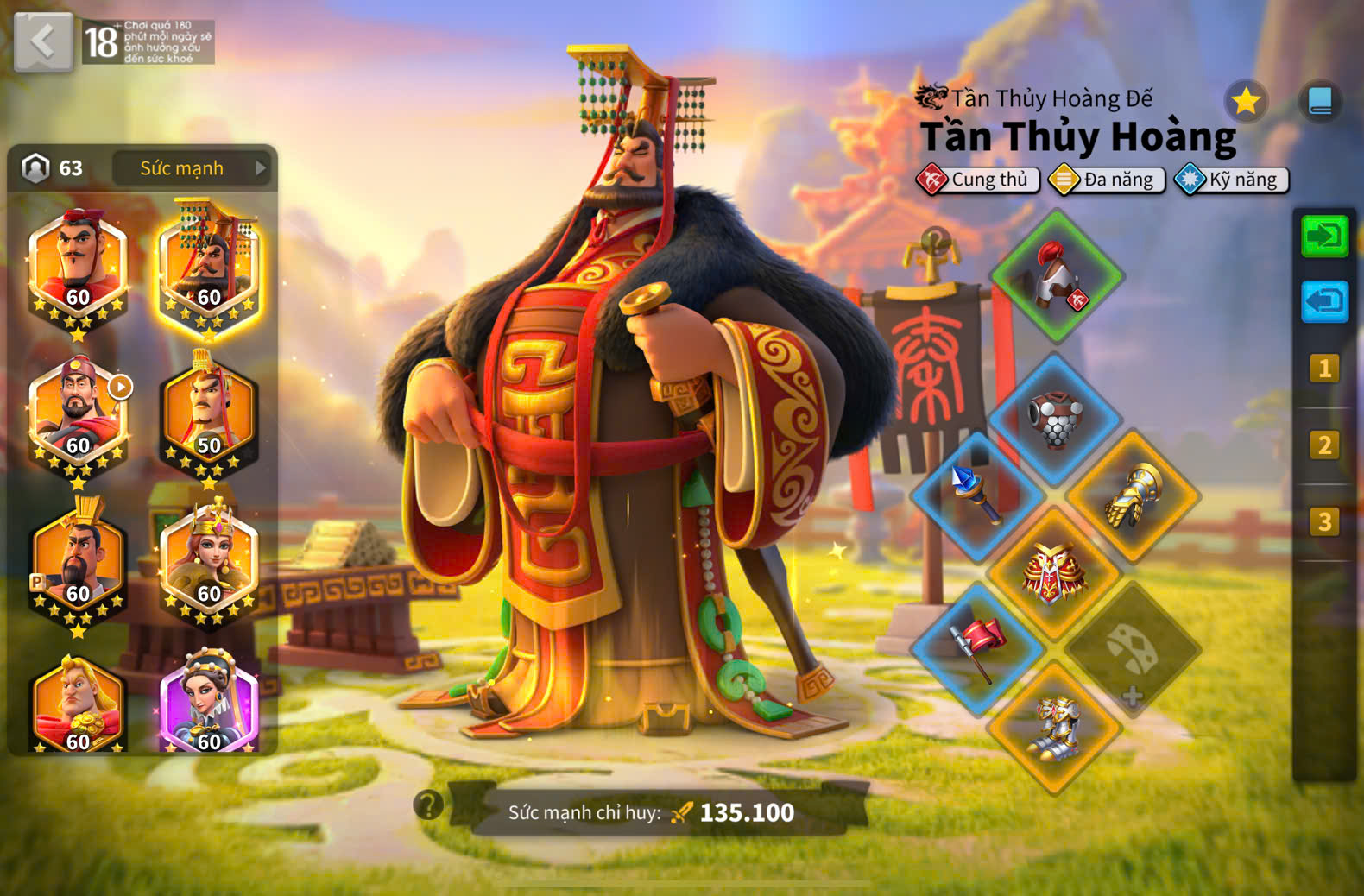Open the Sức mạnh sort dropdown
Image resolution: width=1364 pixels, height=896 pixels.
[x=192, y=168]
